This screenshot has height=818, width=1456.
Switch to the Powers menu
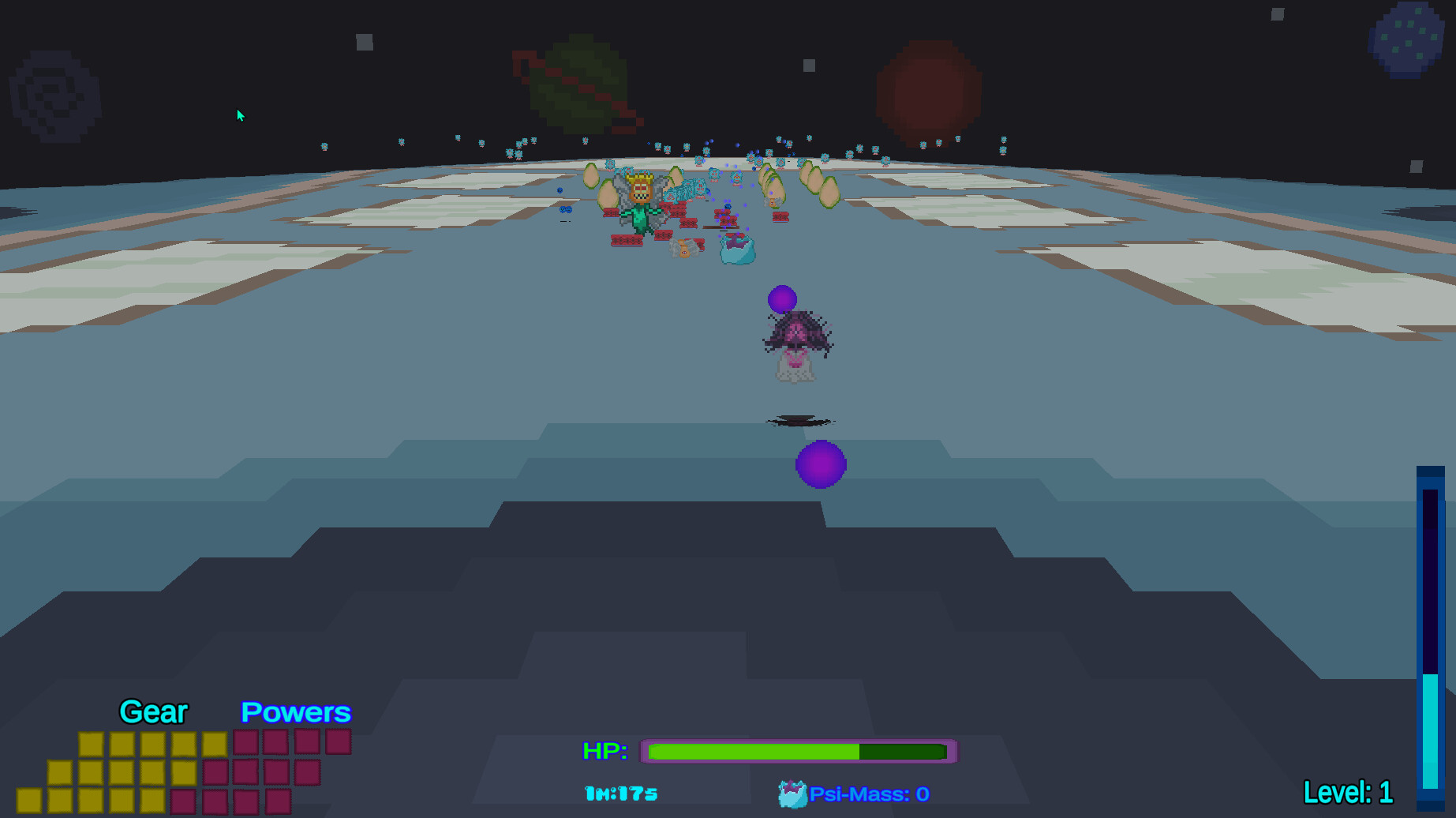pos(296,712)
